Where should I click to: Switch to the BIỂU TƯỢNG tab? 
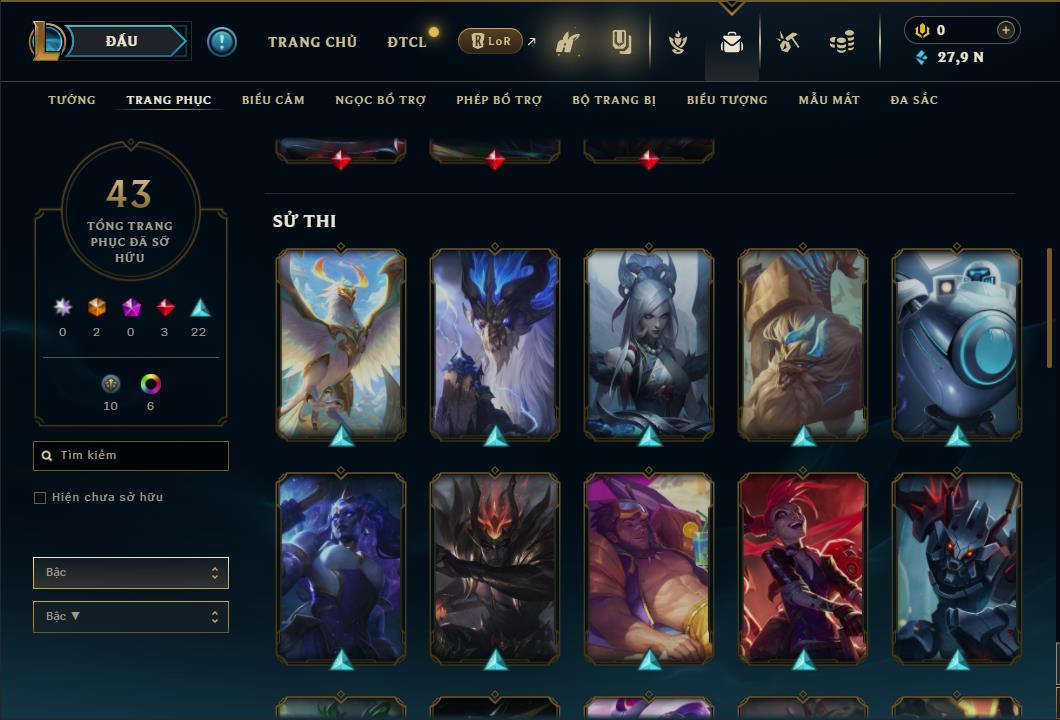(x=727, y=100)
